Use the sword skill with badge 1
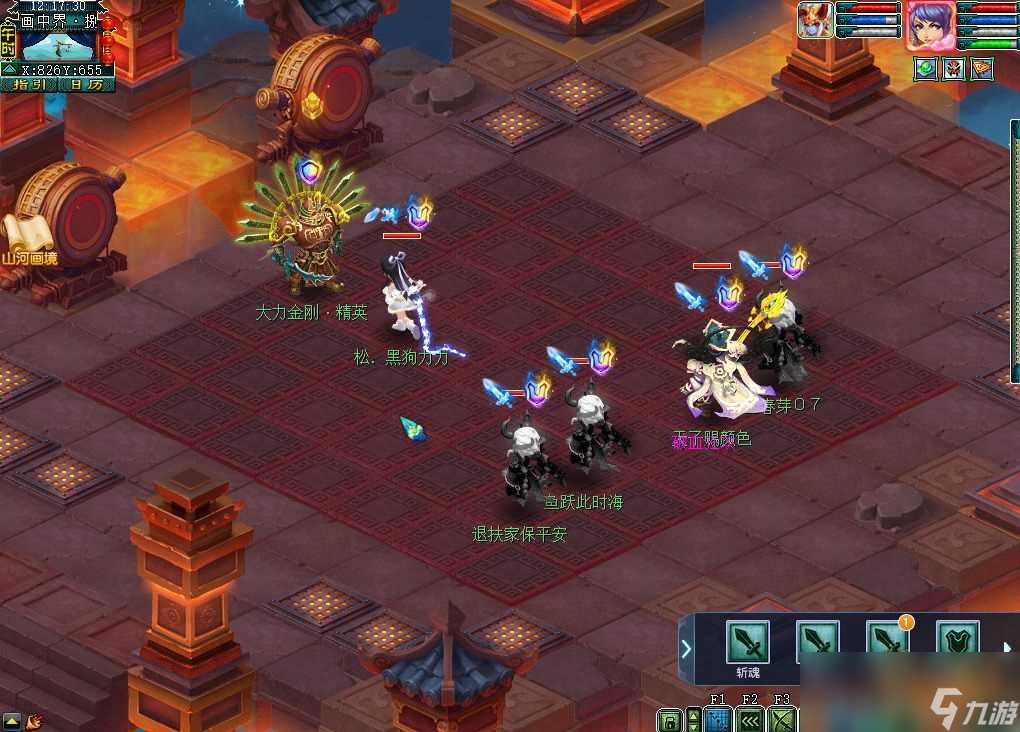 click(x=886, y=641)
